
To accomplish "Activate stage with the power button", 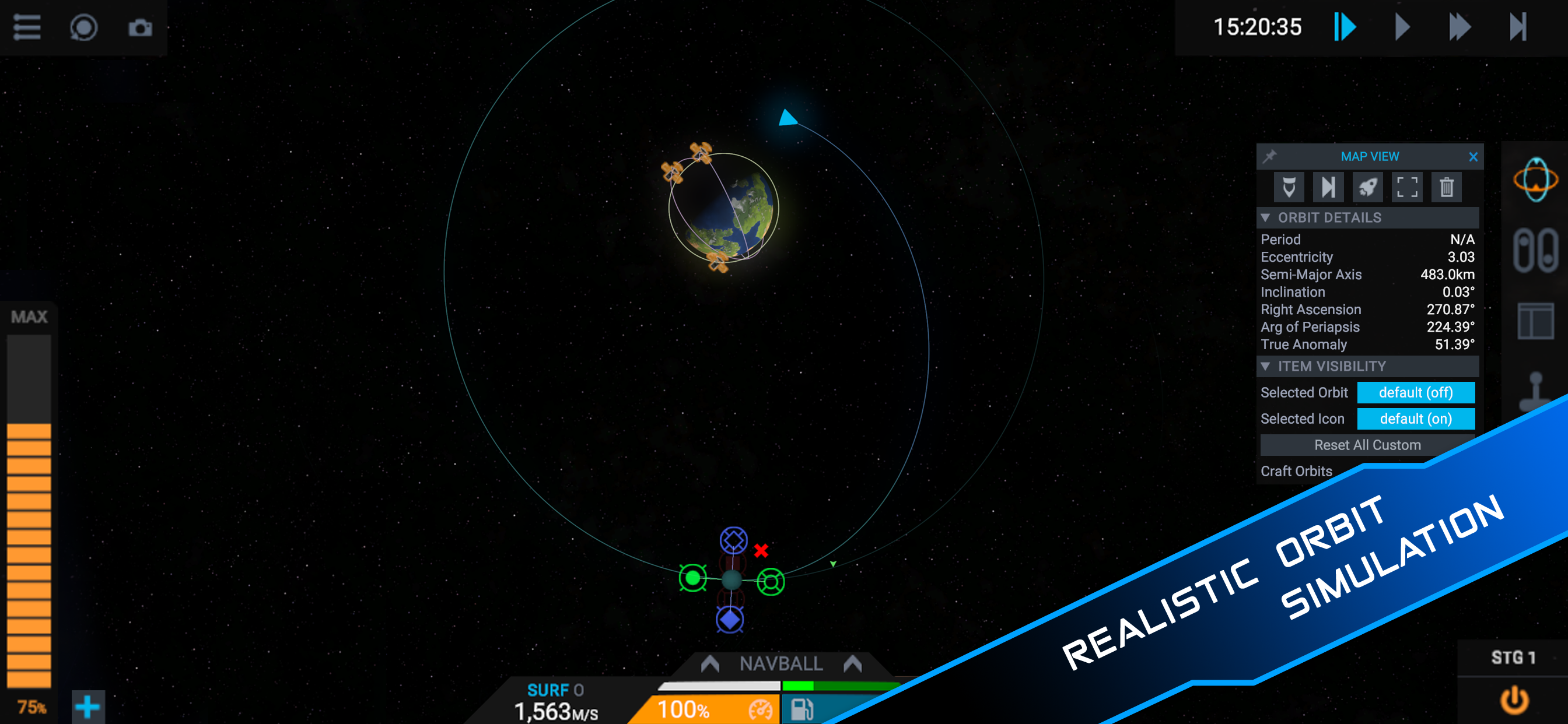I will point(1514,700).
